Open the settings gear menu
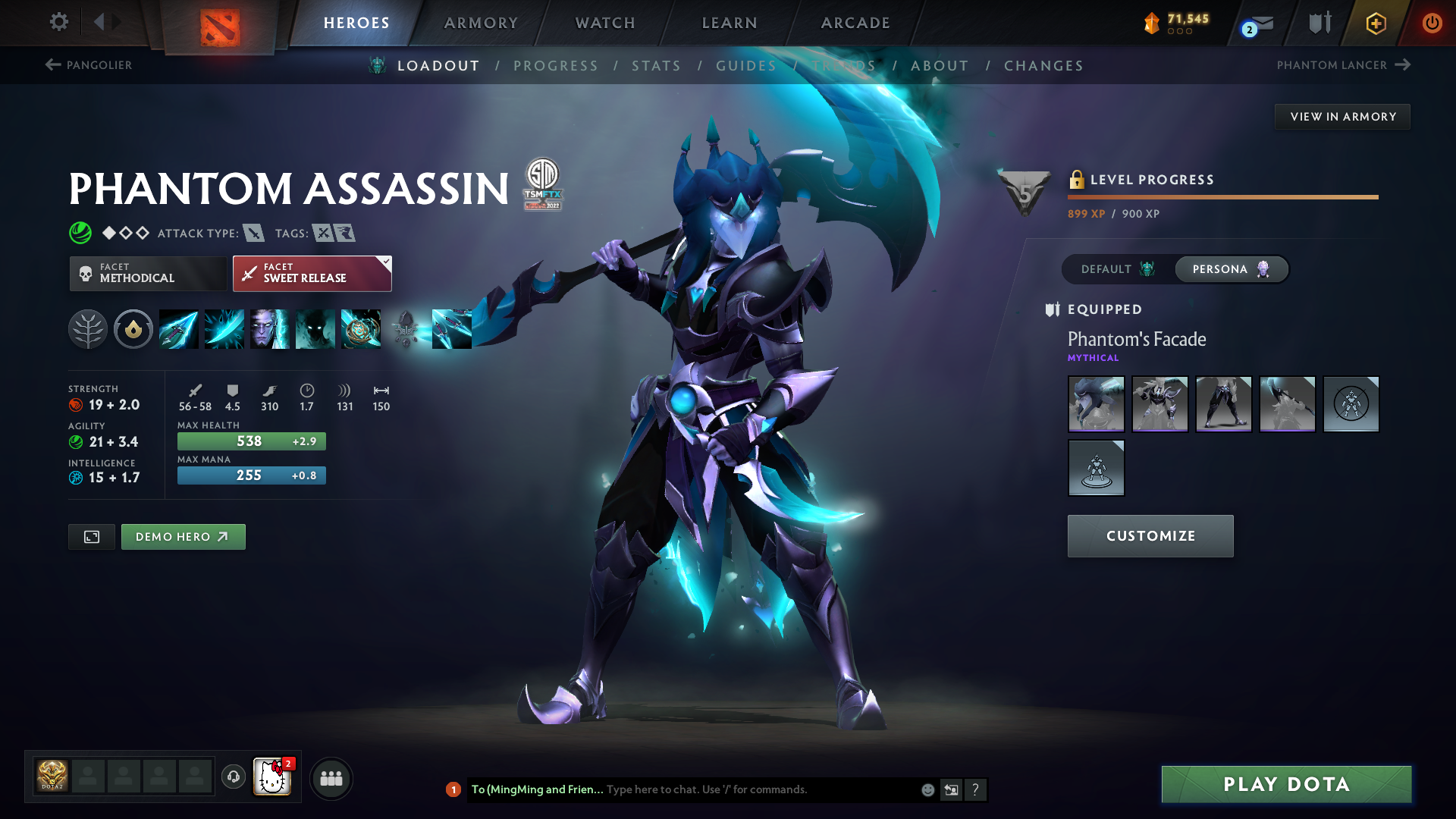The height and width of the screenshot is (819, 1456). coord(58,22)
